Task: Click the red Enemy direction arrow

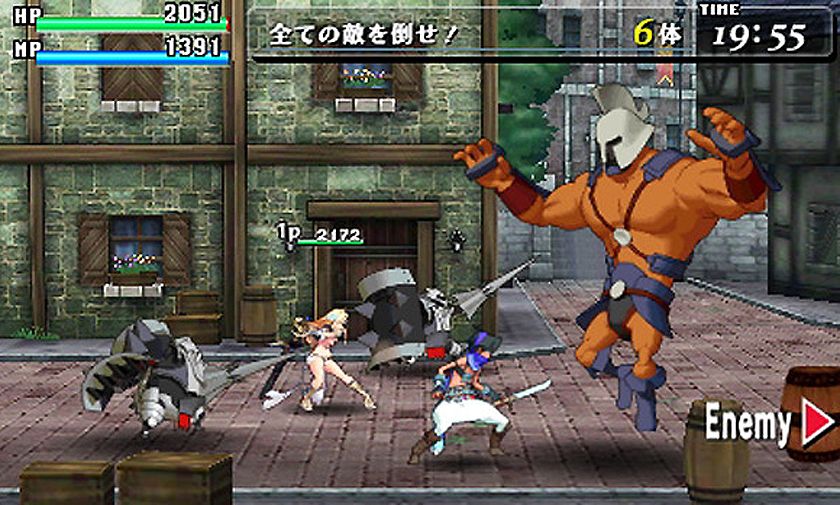Action: click(x=817, y=424)
